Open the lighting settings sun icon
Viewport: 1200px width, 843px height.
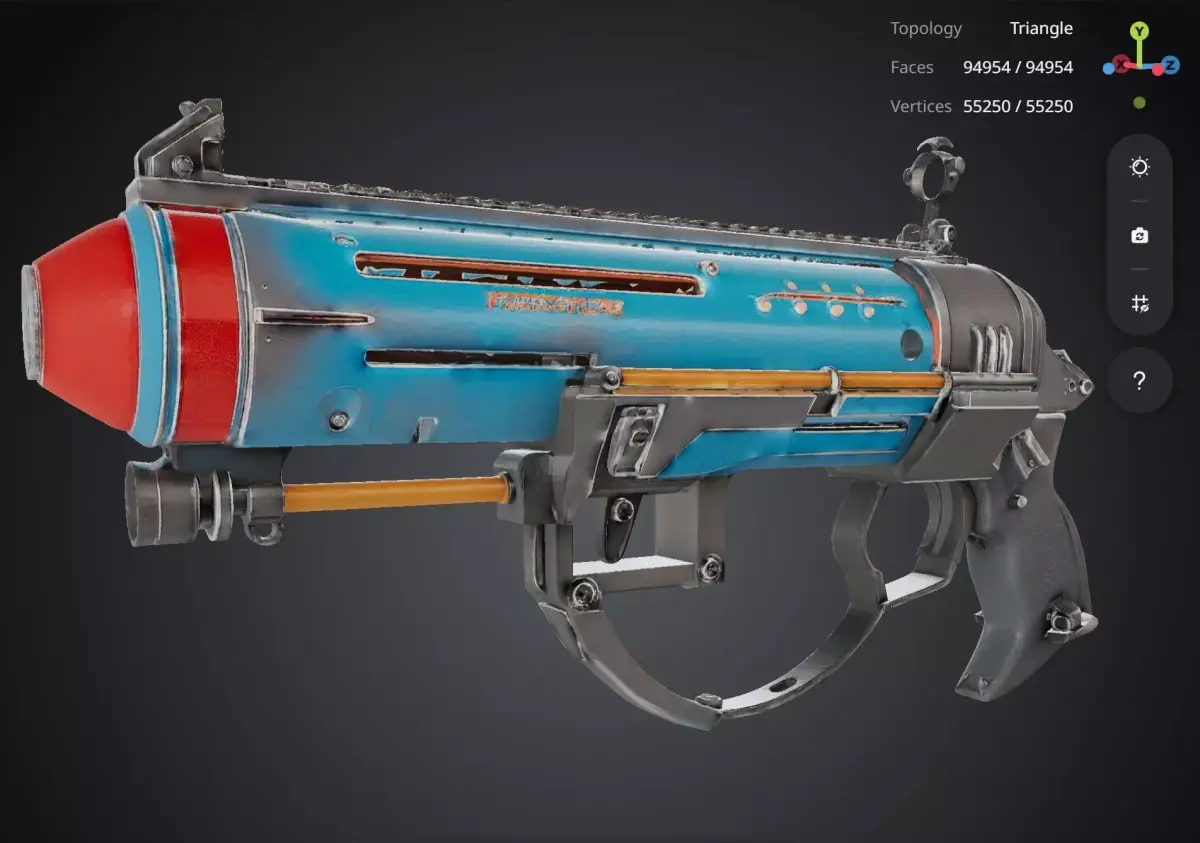[1139, 167]
